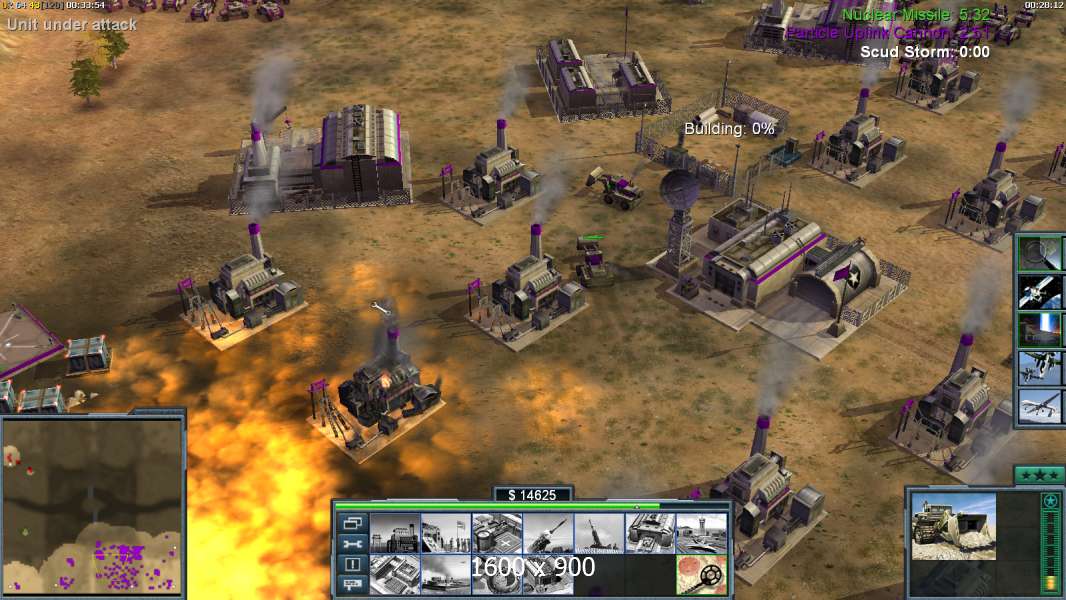Screen dimensions: 1066x600
Task: Click the selected dozer portrait
Action: click(953, 526)
